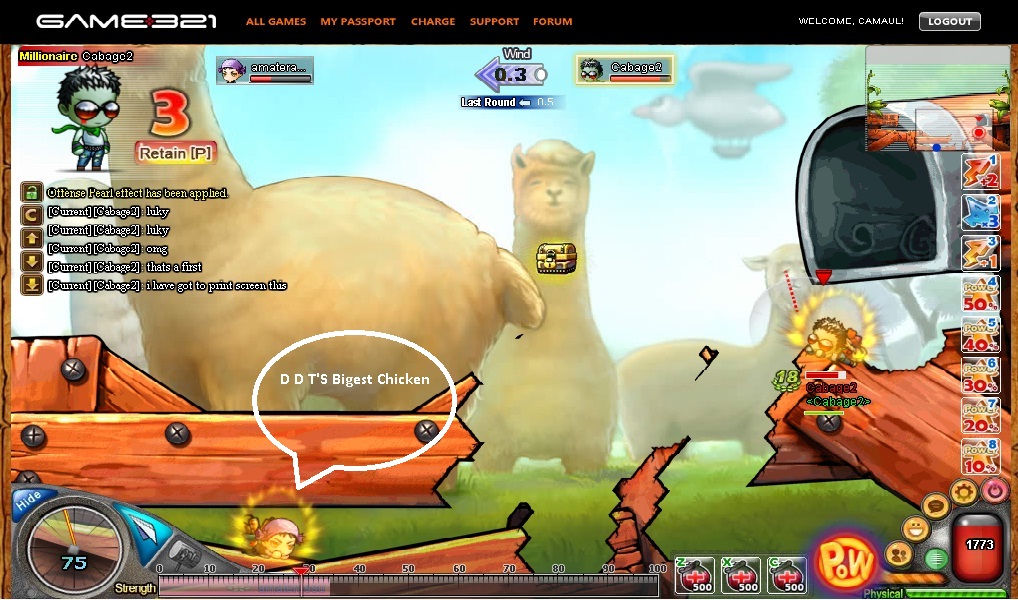Use the blue paper plane prop
Viewport: 1018px width, 600px height.
pyautogui.click(x=980, y=211)
